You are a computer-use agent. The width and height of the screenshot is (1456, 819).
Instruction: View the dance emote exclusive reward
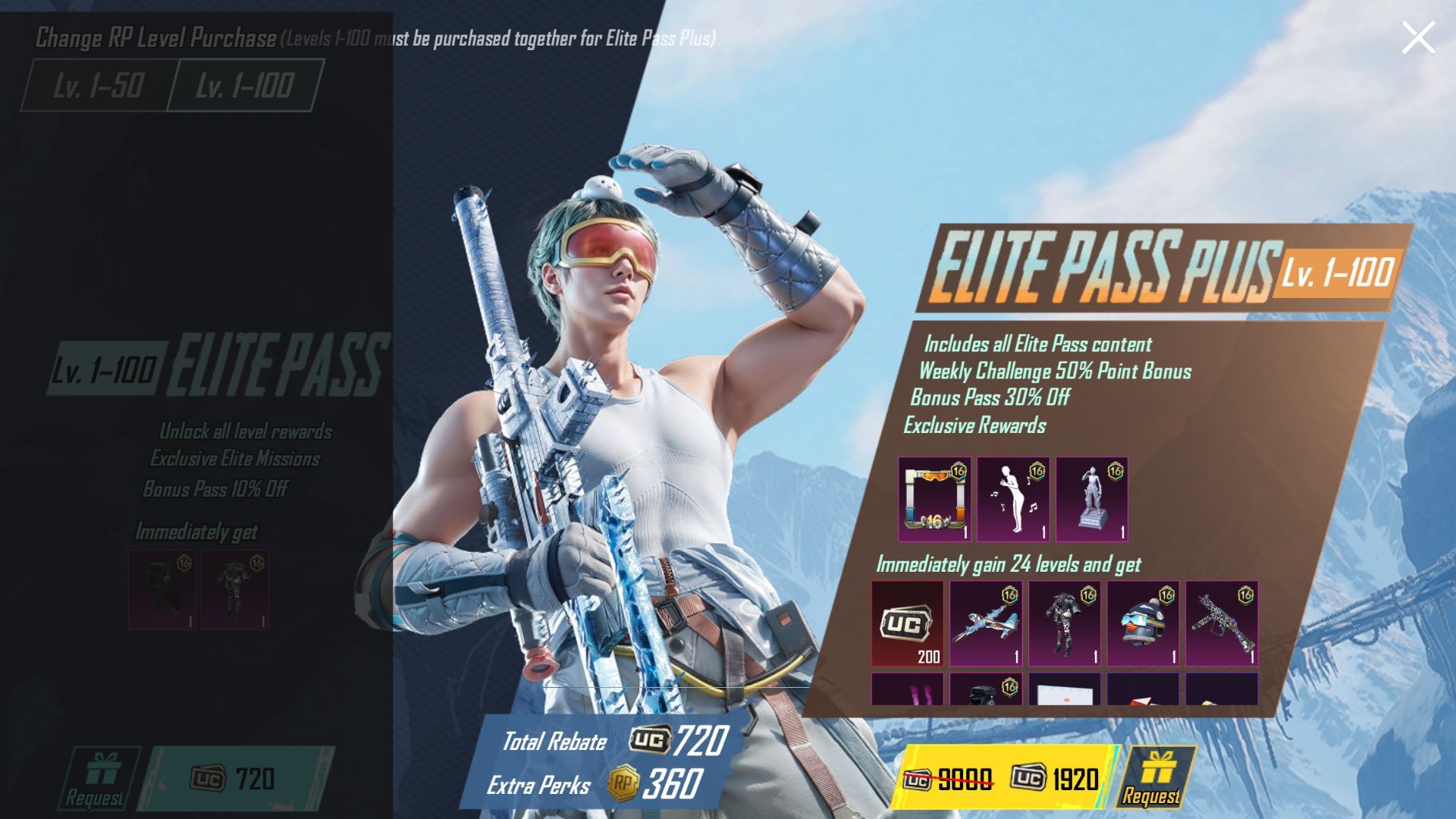[1013, 499]
